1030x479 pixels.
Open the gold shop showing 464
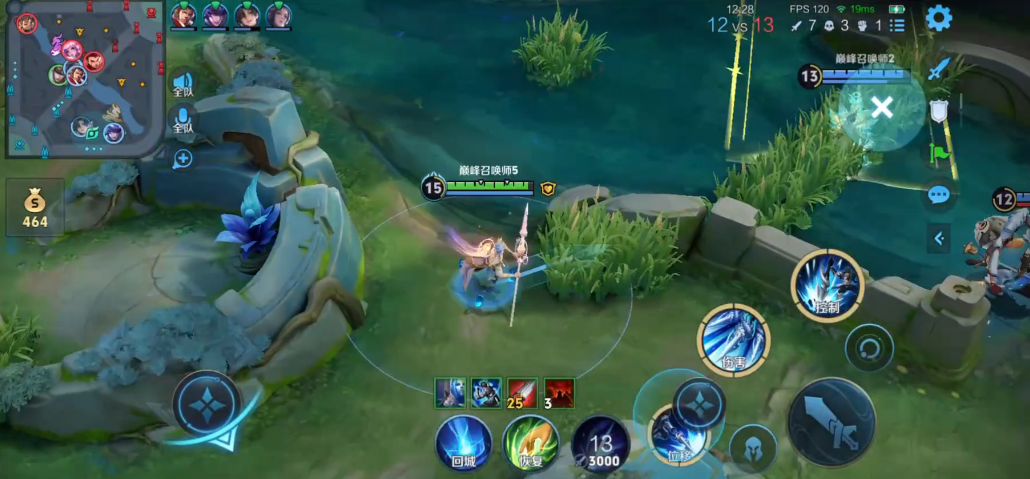(35, 207)
